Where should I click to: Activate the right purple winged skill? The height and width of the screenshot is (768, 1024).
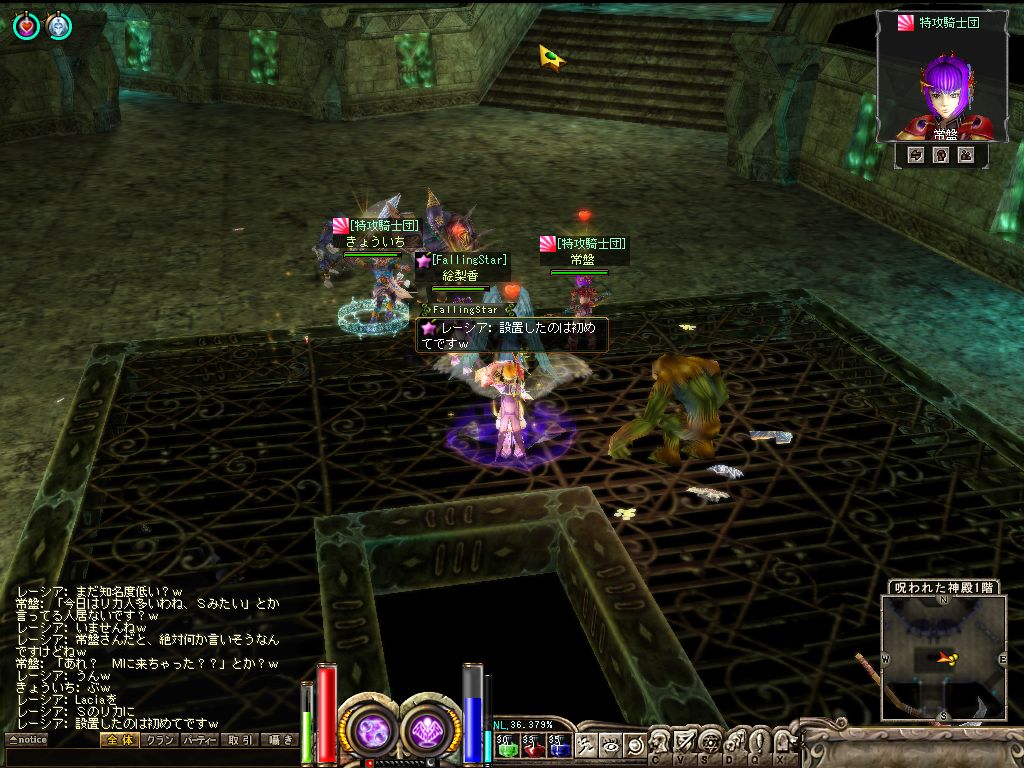pos(430,729)
